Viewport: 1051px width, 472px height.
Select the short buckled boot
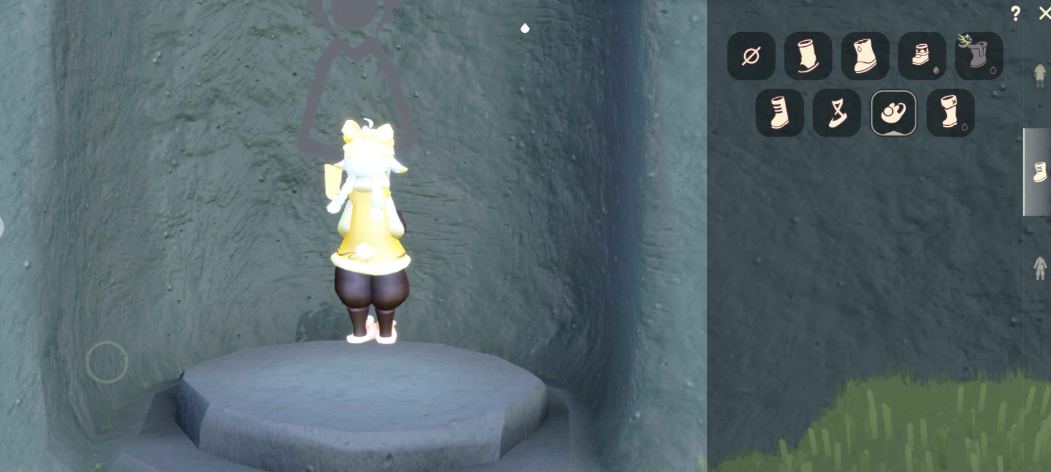point(922,56)
